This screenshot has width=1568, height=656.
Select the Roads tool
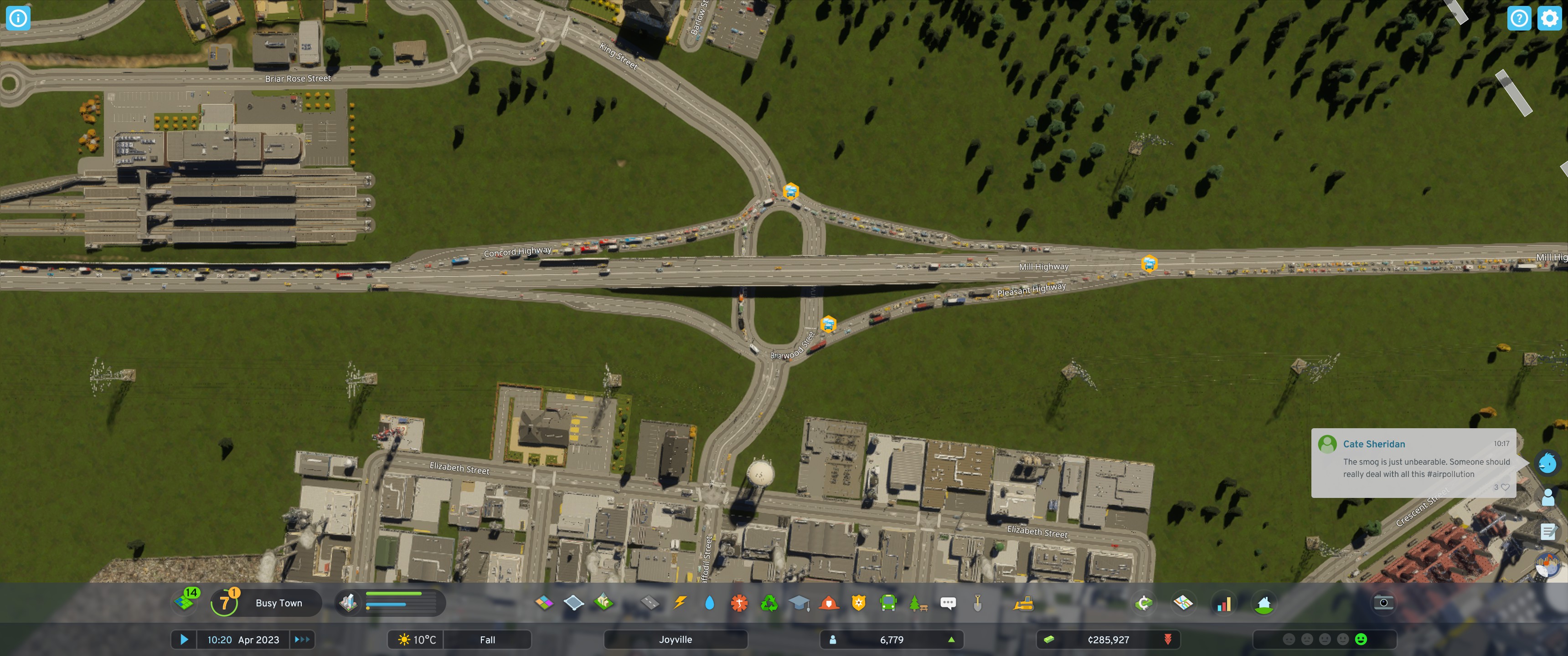[651, 602]
